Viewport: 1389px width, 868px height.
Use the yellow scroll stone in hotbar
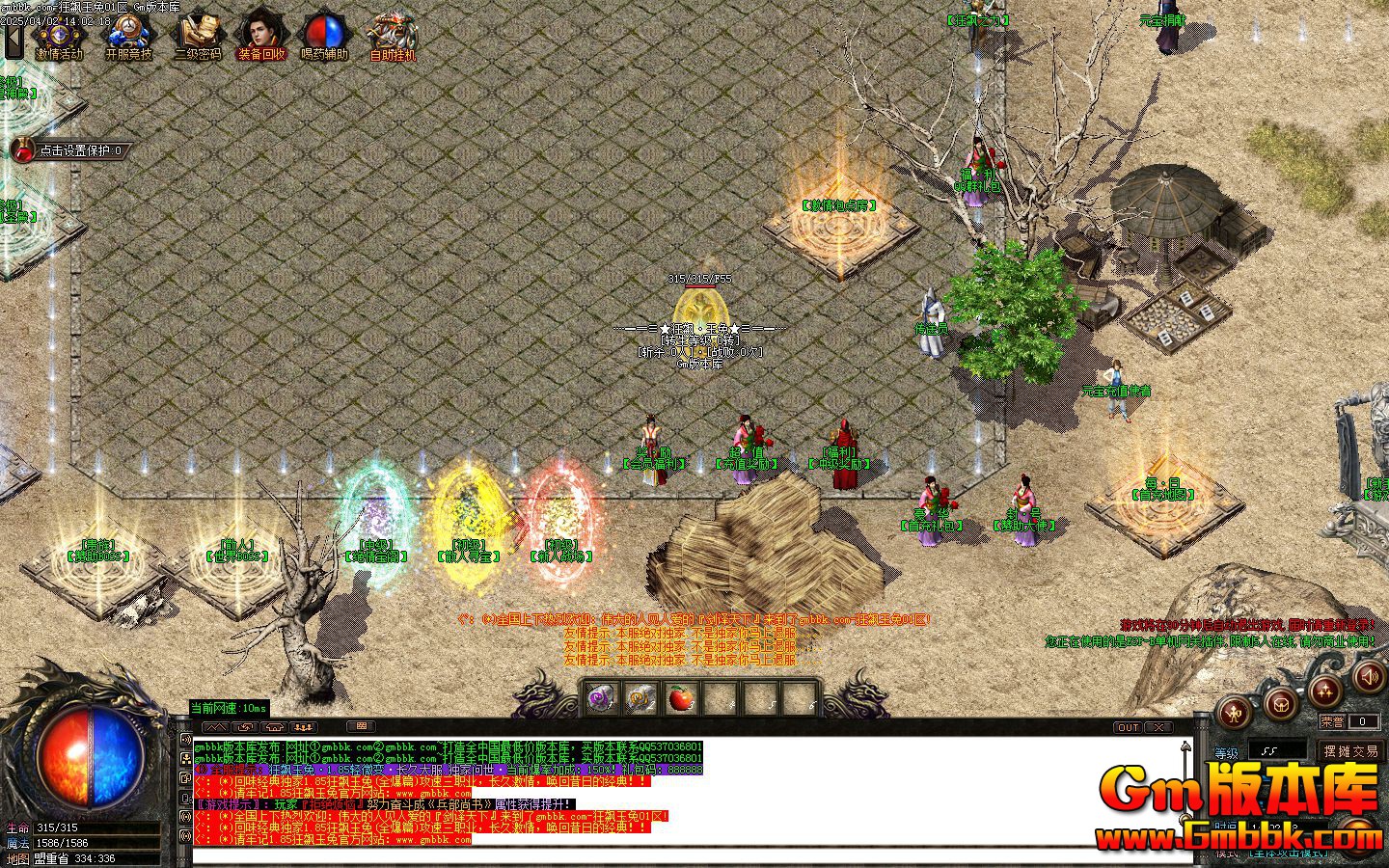tap(641, 697)
